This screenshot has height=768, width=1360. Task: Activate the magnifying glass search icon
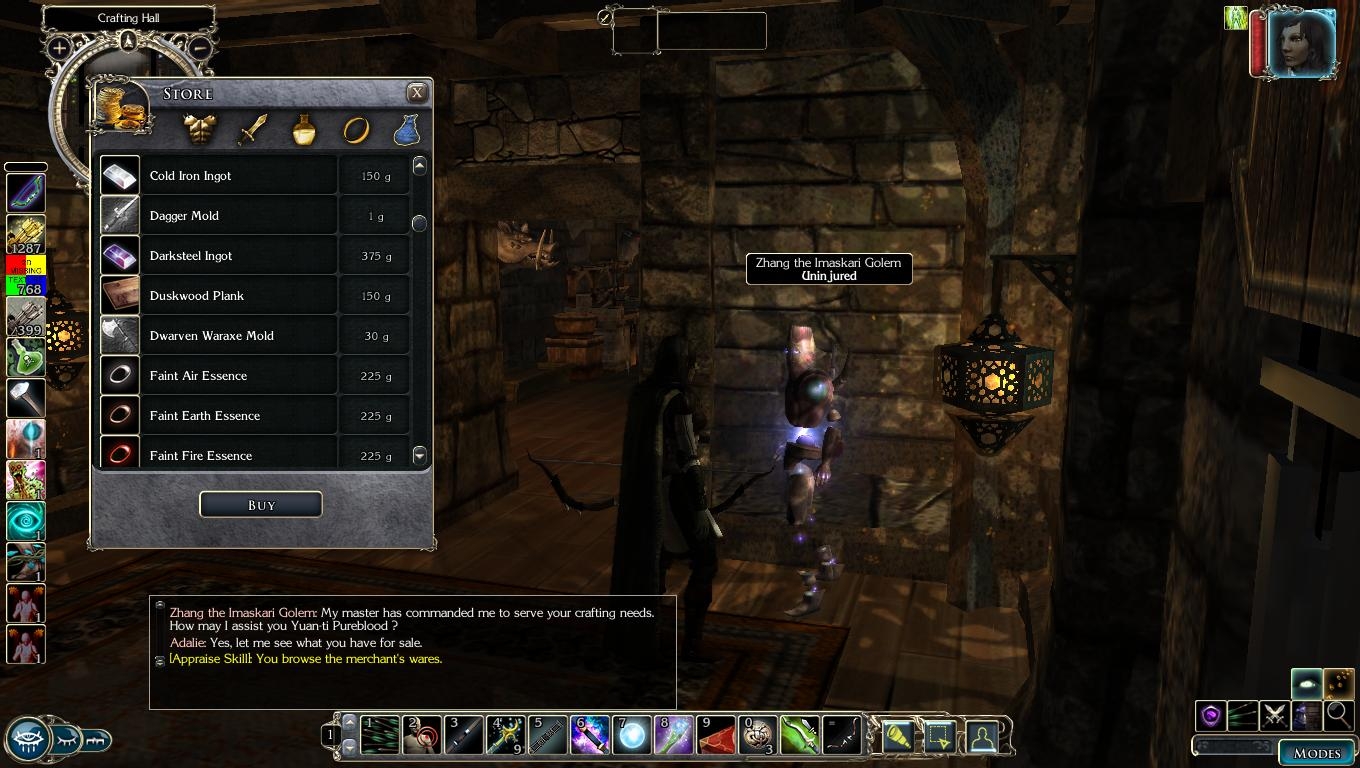(1338, 715)
